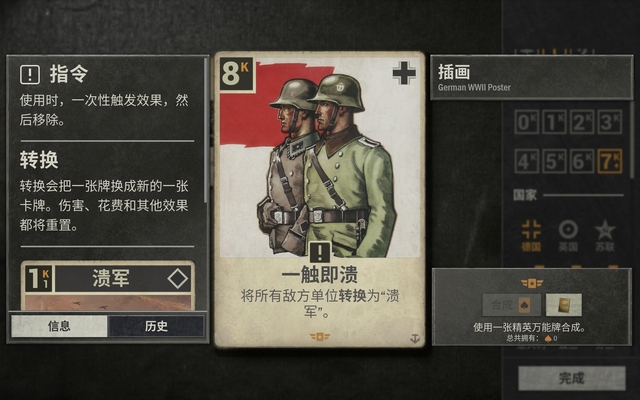This screenshot has height=400, width=640.
Task: Select the elite wildcard icon
Action: coord(564,304)
